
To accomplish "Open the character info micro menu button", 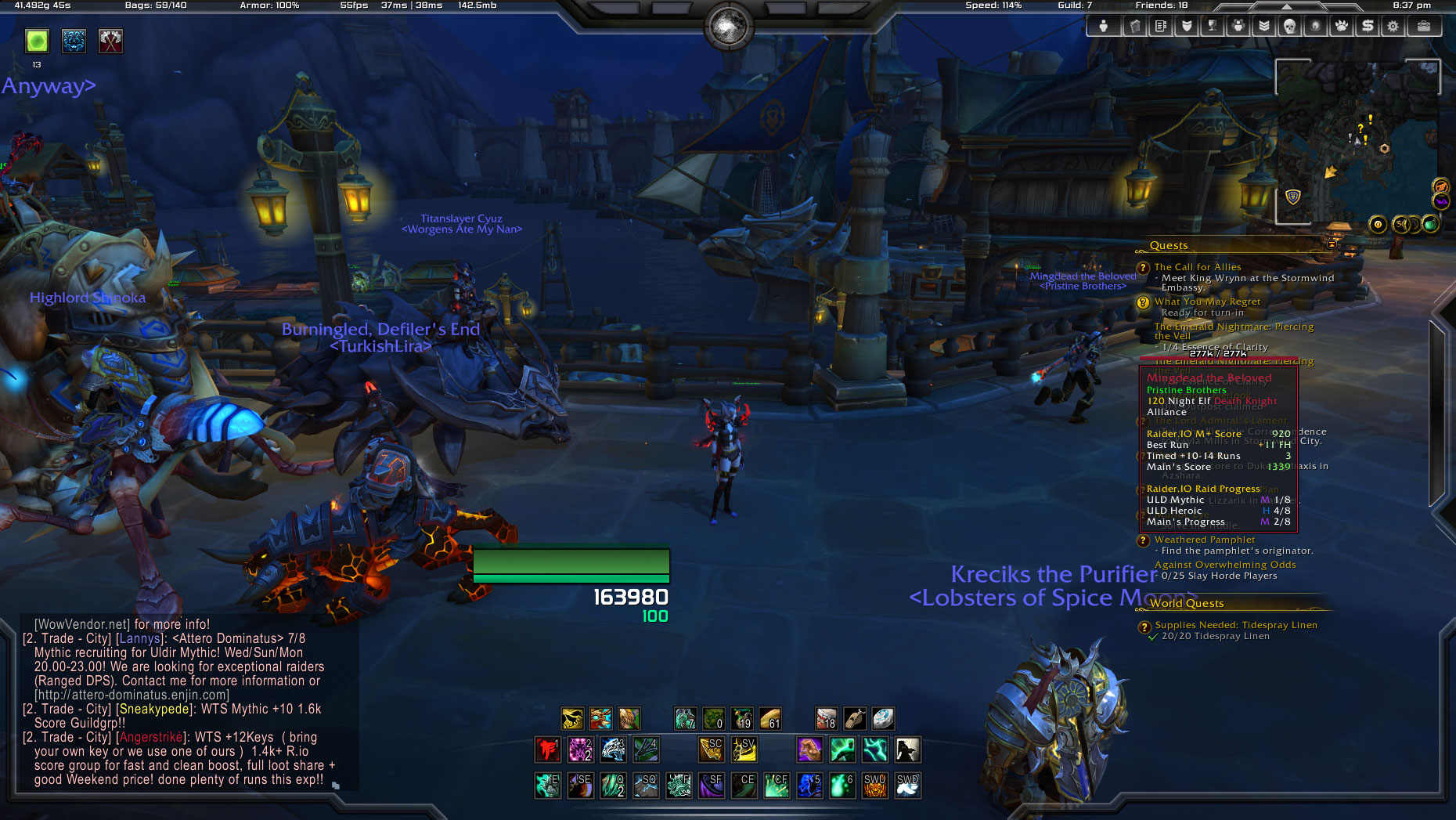I will [1104, 26].
